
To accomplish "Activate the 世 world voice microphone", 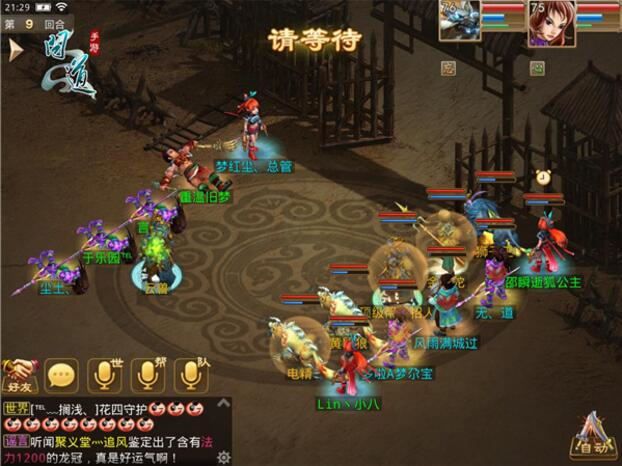I will 104,374.
